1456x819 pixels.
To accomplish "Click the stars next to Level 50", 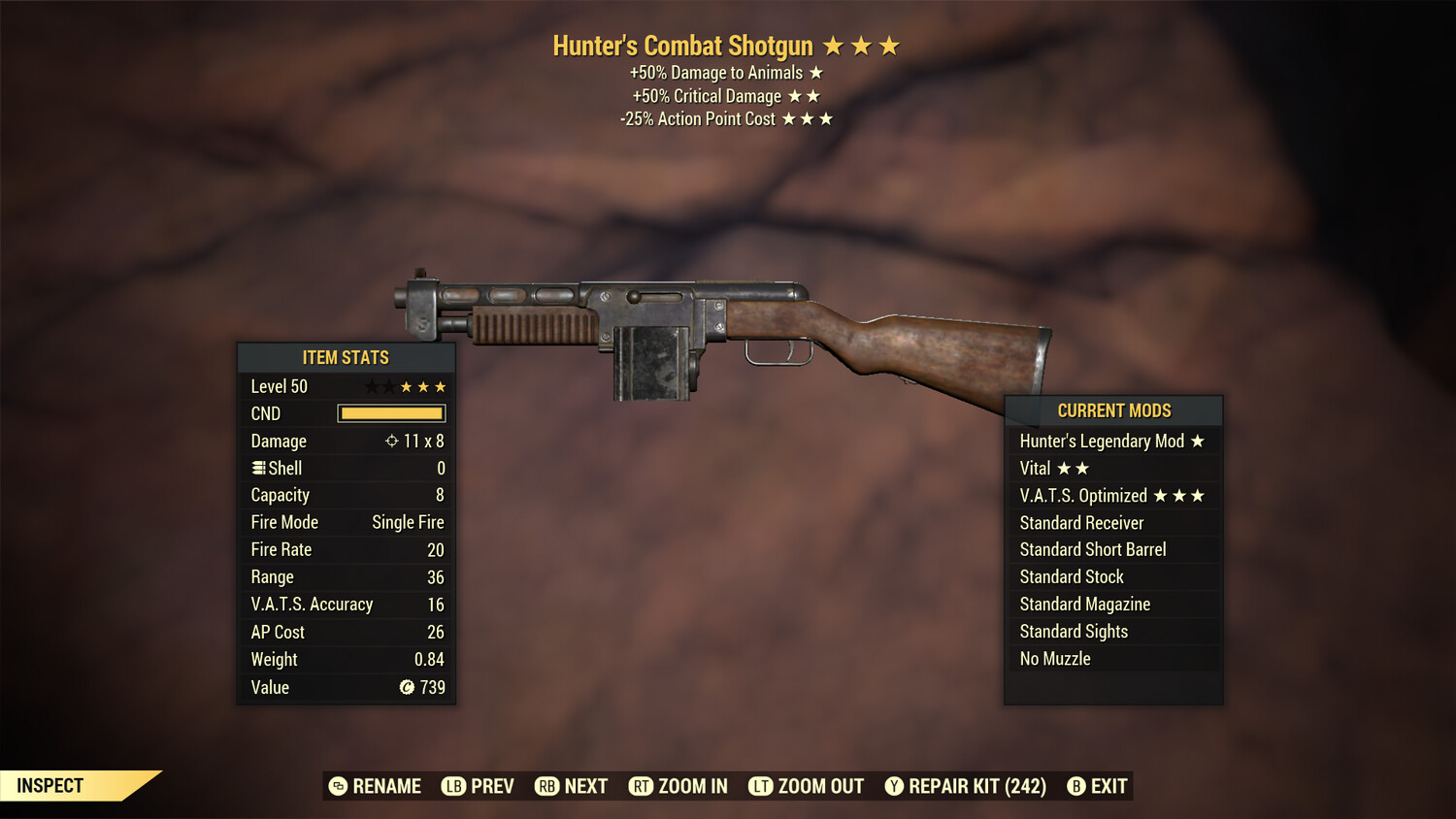I will (405, 386).
